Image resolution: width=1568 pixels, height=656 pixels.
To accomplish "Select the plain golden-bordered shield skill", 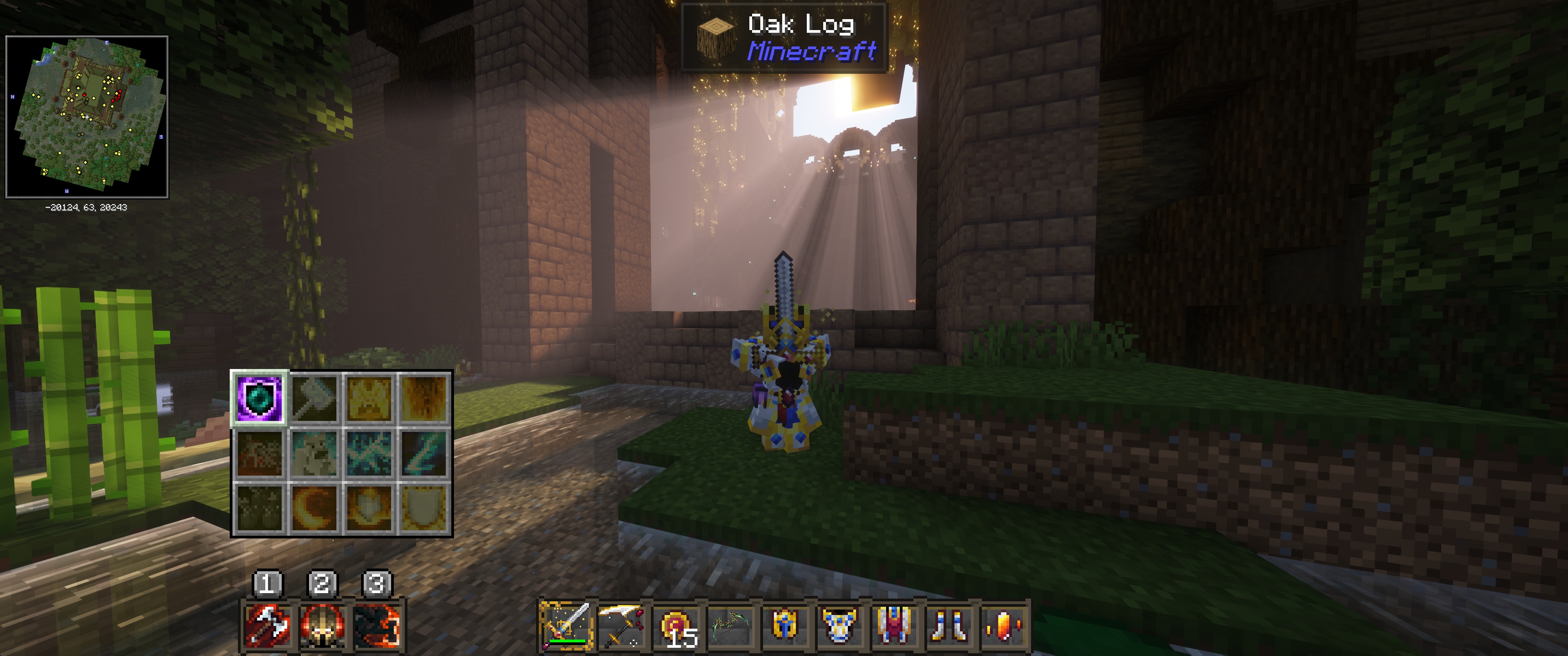I will [x=423, y=507].
